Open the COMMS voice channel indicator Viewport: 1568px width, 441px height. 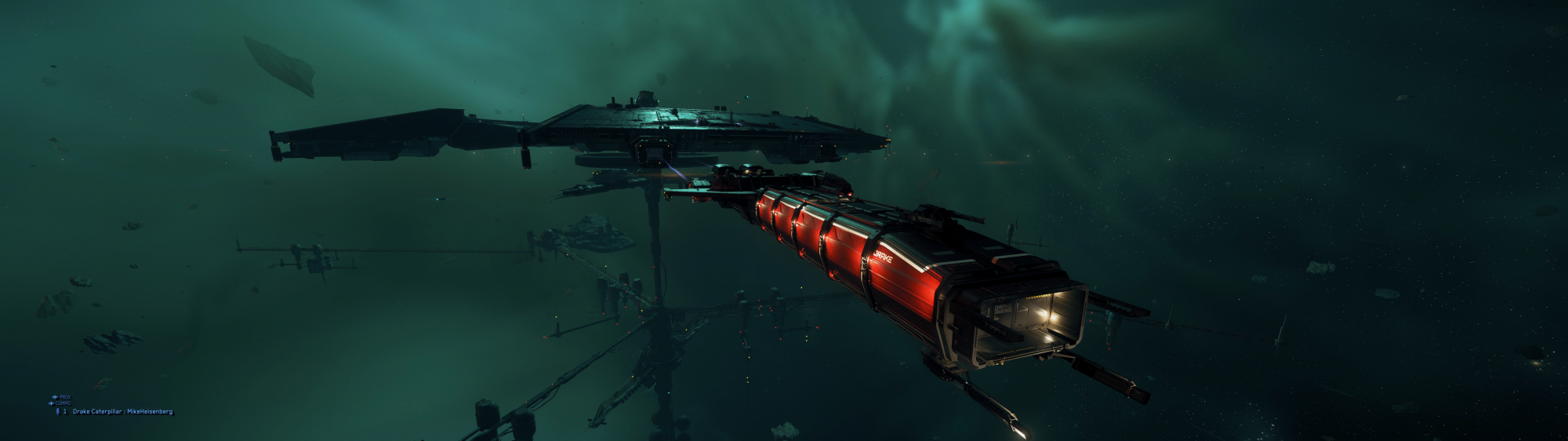(60, 403)
